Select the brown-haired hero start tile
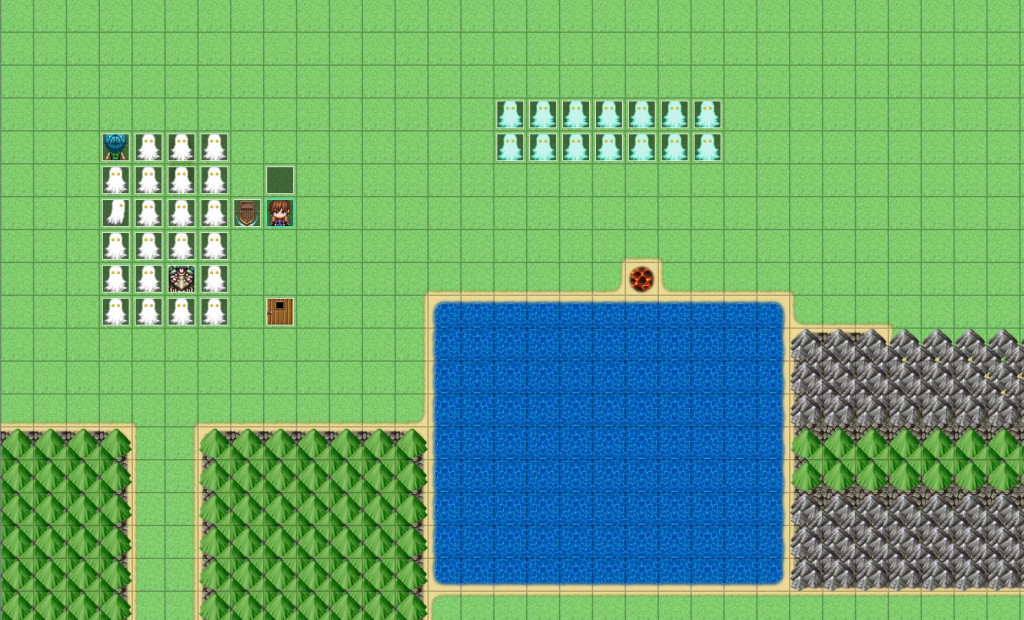Screen dimensions: 1024x620 click(x=280, y=213)
